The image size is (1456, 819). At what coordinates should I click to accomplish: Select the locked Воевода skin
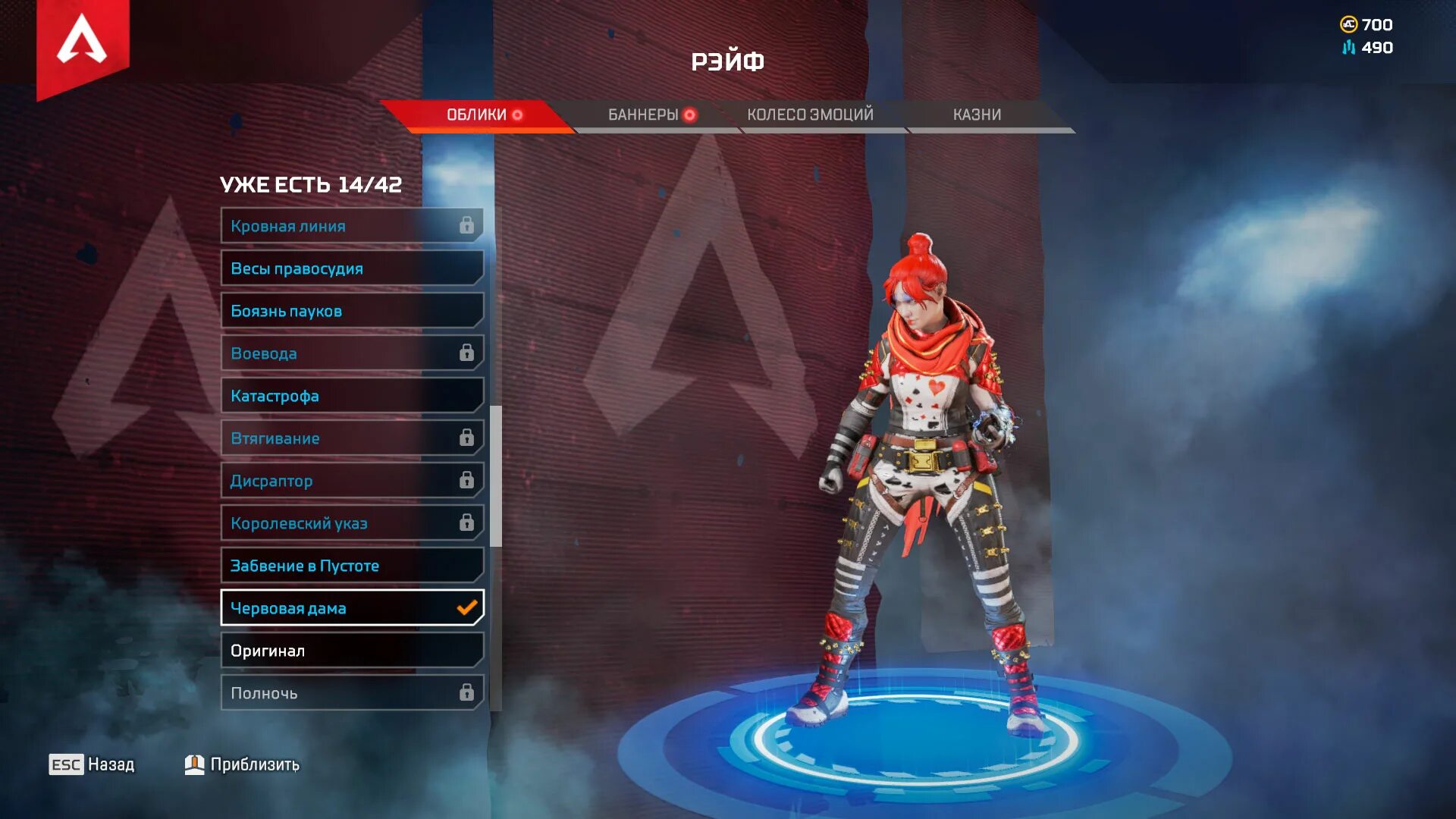click(x=352, y=353)
